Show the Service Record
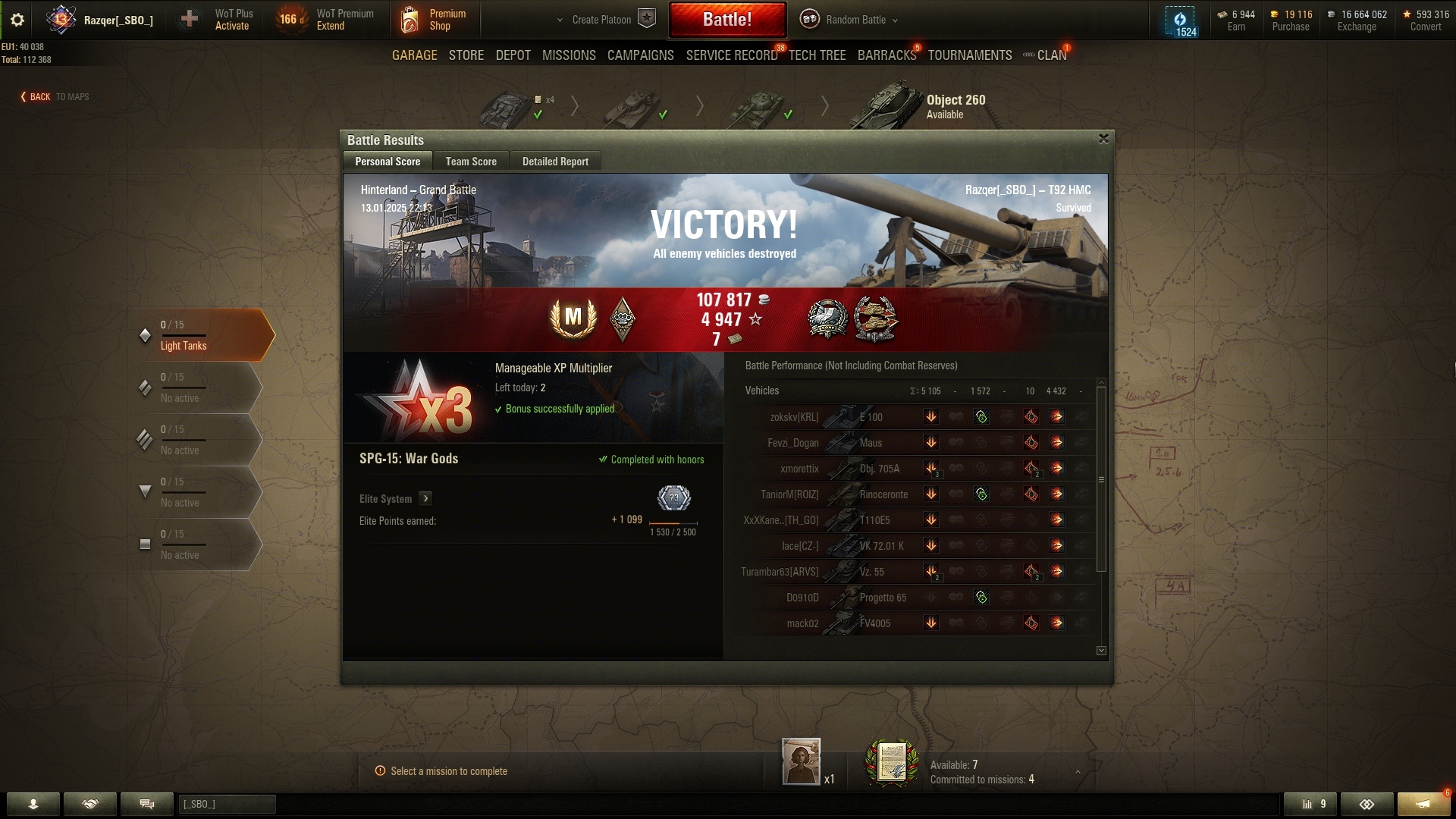The width and height of the screenshot is (1456, 819). [x=731, y=55]
